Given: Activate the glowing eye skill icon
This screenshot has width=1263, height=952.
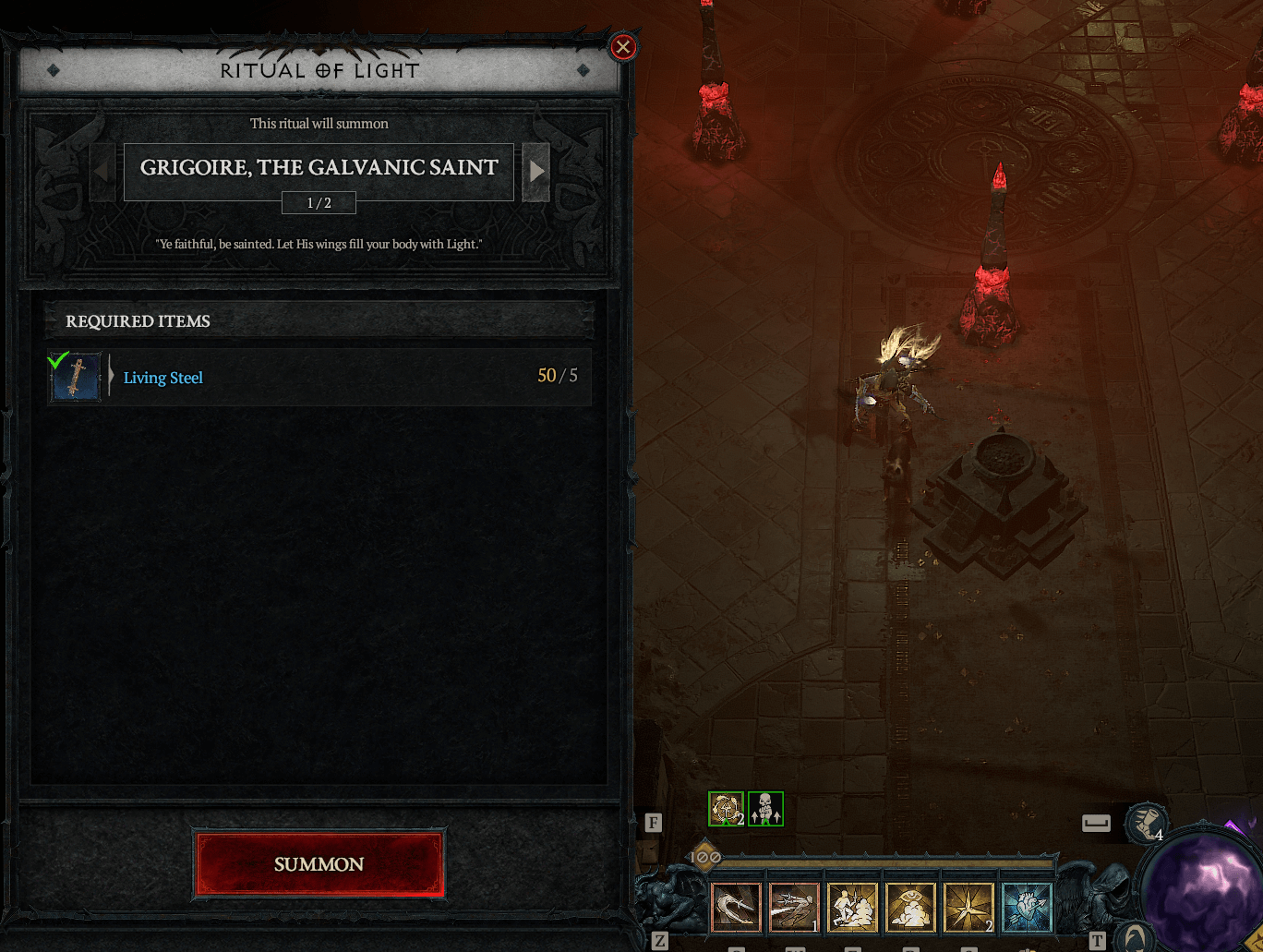Looking at the screenshot, I should (911, 907).
